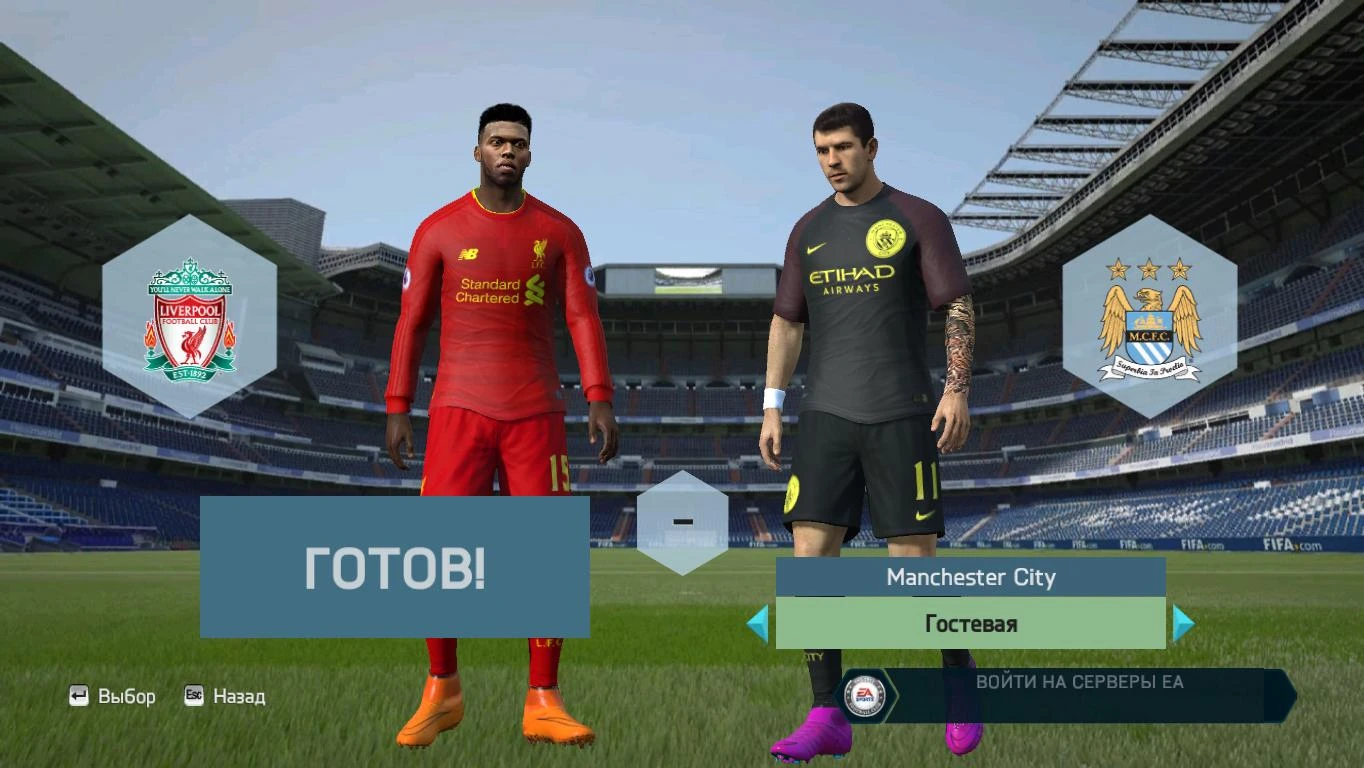Click the Esc key icon beside Назад
This screenshot has width=1364, height=768.
[191, 696]
